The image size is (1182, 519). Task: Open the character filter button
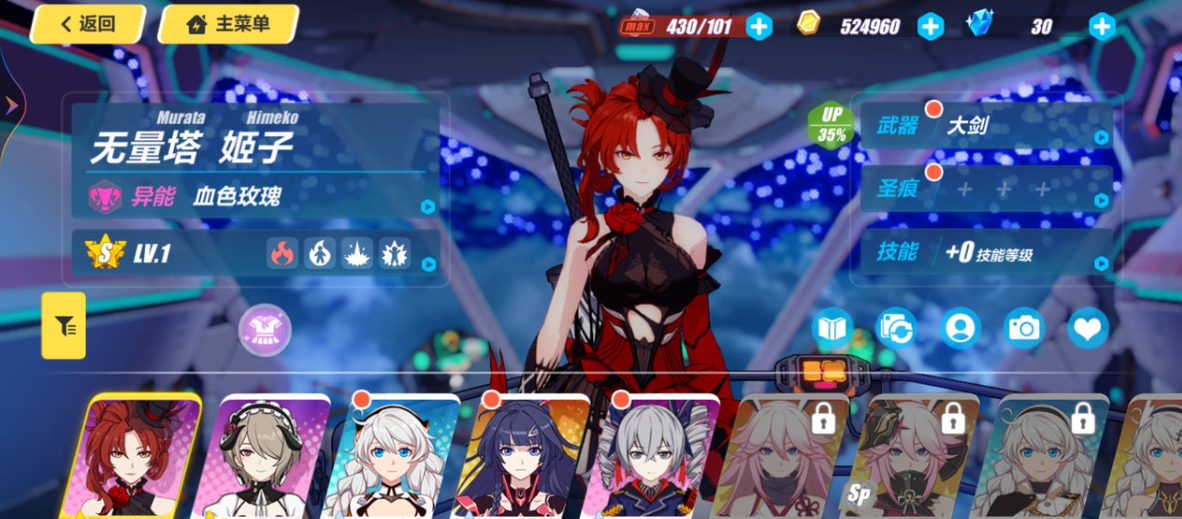[x=63, y=325]
